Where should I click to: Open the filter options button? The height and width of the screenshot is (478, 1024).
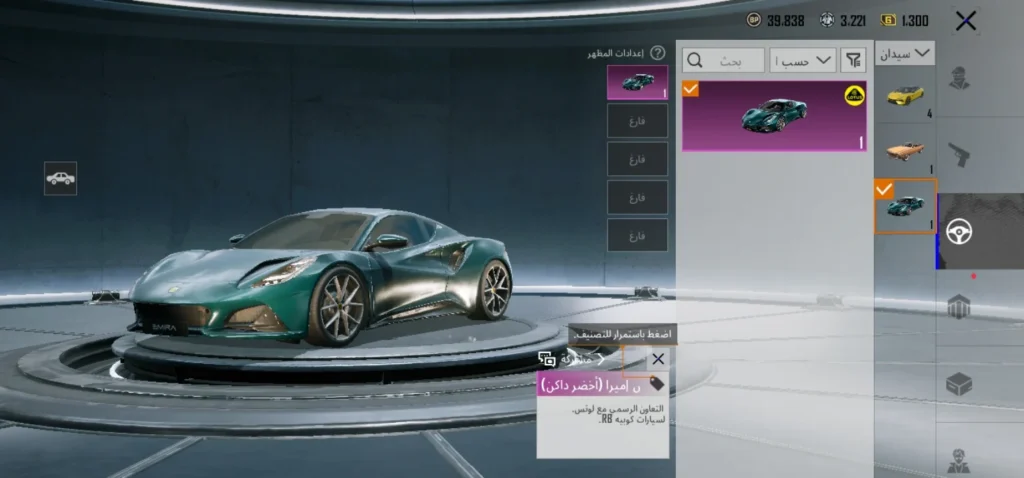click(853, 61)
